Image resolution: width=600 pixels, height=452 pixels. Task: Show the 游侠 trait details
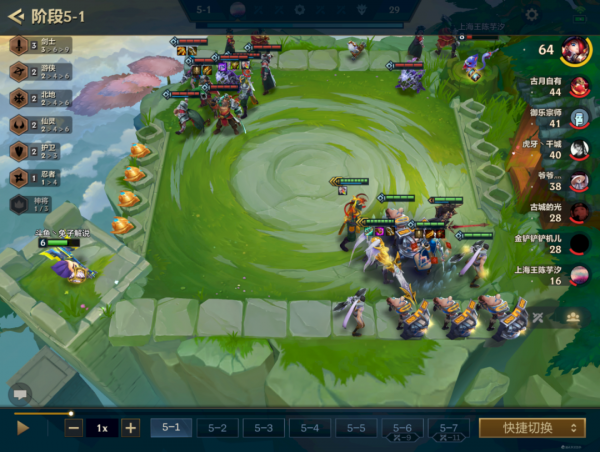point(19,71)
